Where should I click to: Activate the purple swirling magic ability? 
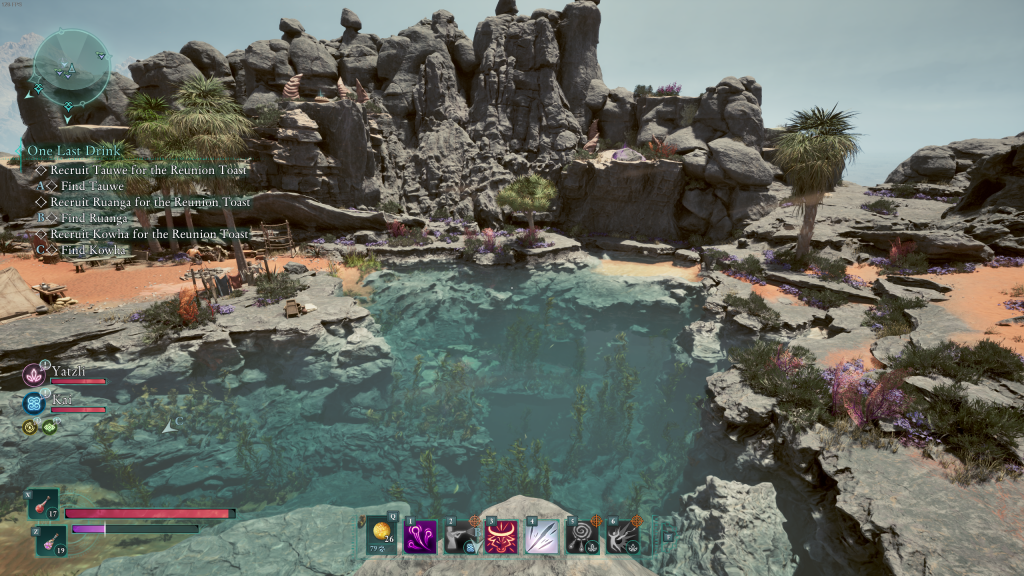419,536
